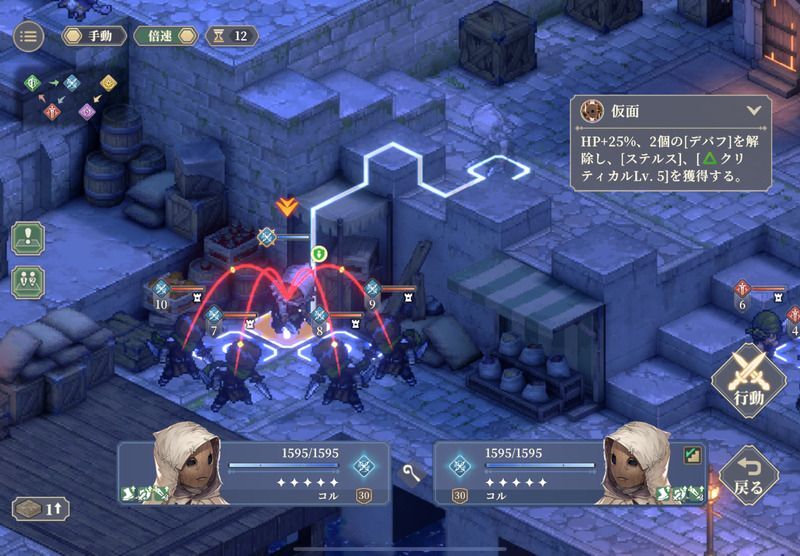800x556 pixels.
Task: Click the link icon between unit panels
Action: [x=411, y=471]
